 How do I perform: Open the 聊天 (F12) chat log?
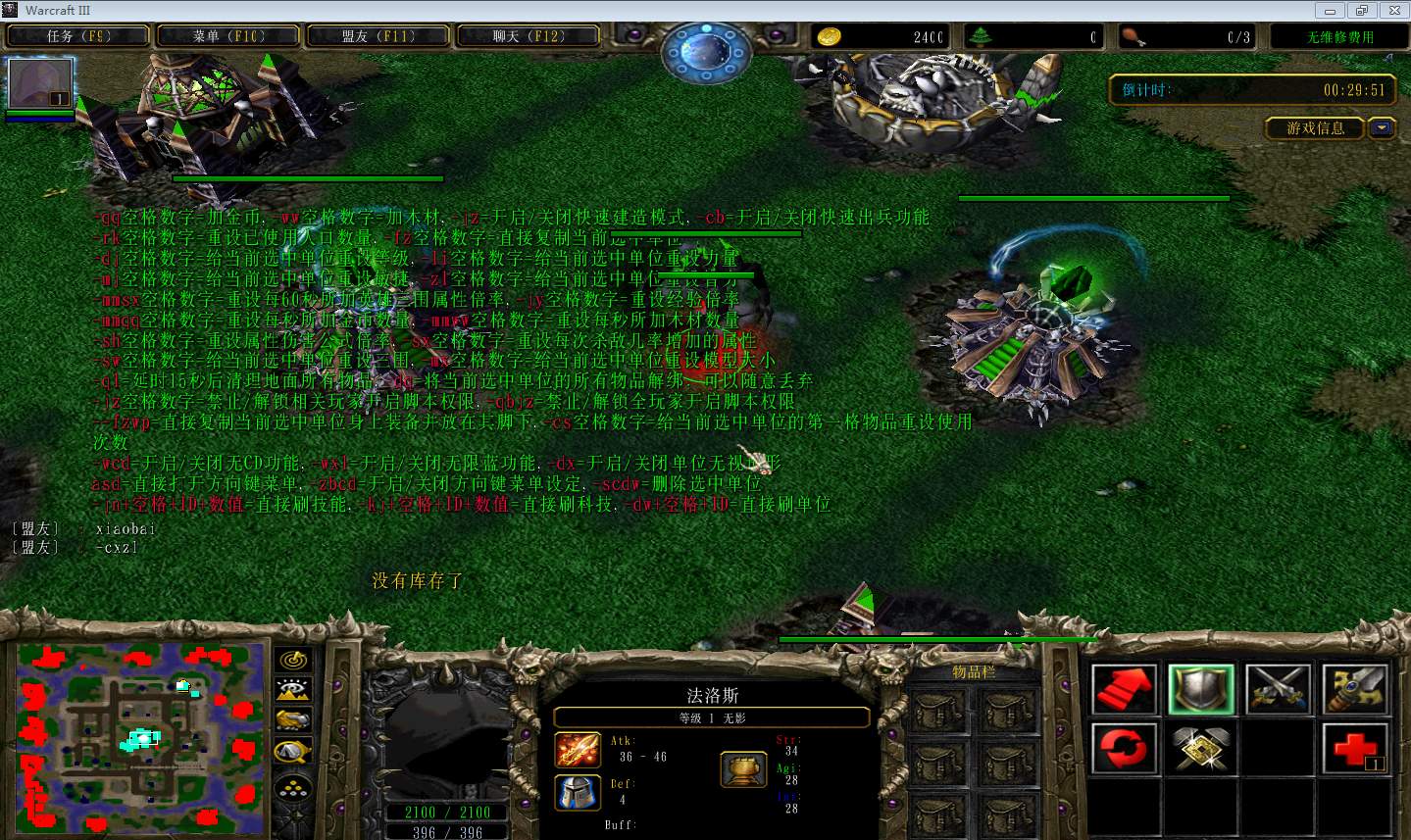[x=529, y=36]
